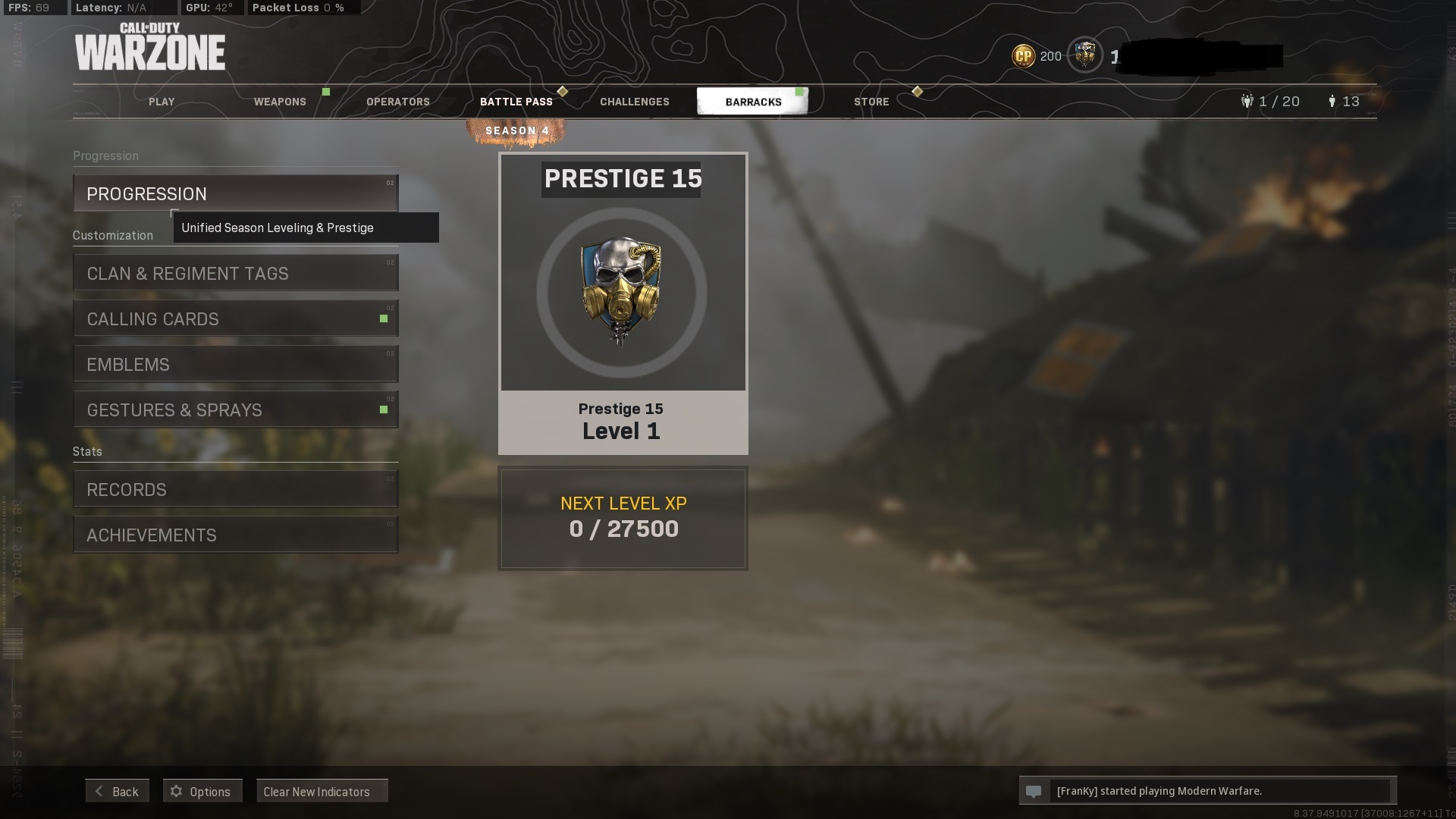Open the Weapons tab

click(x=280, y=102)
